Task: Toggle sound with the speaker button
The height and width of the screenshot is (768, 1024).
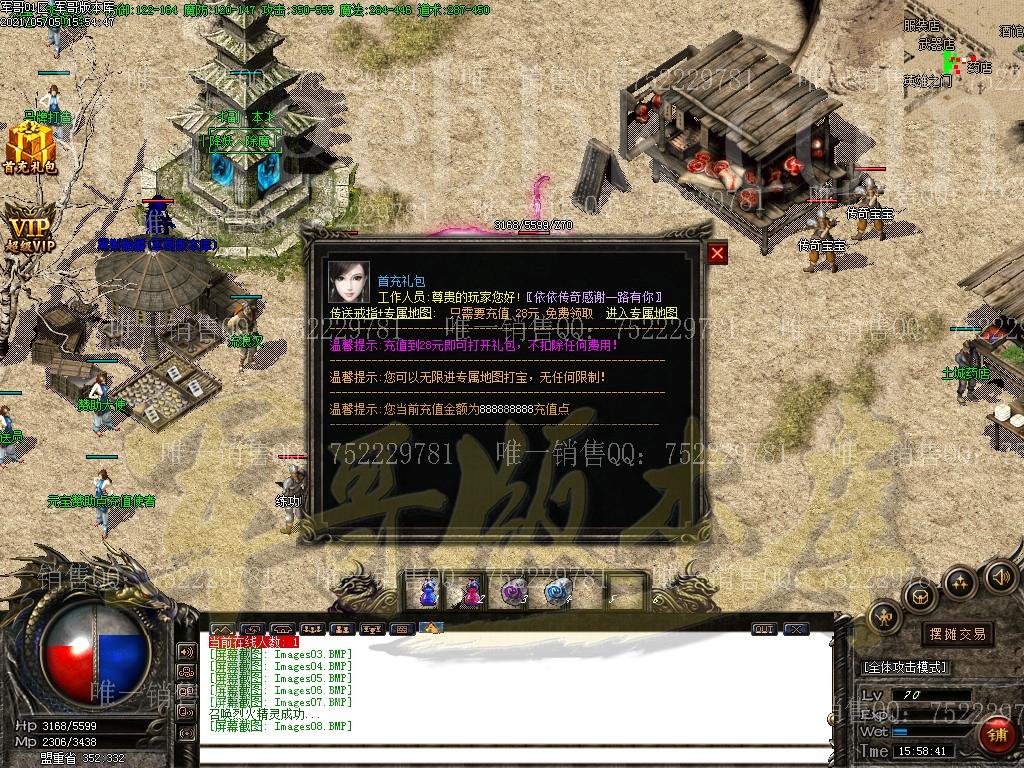Action: coord(1000,577)
